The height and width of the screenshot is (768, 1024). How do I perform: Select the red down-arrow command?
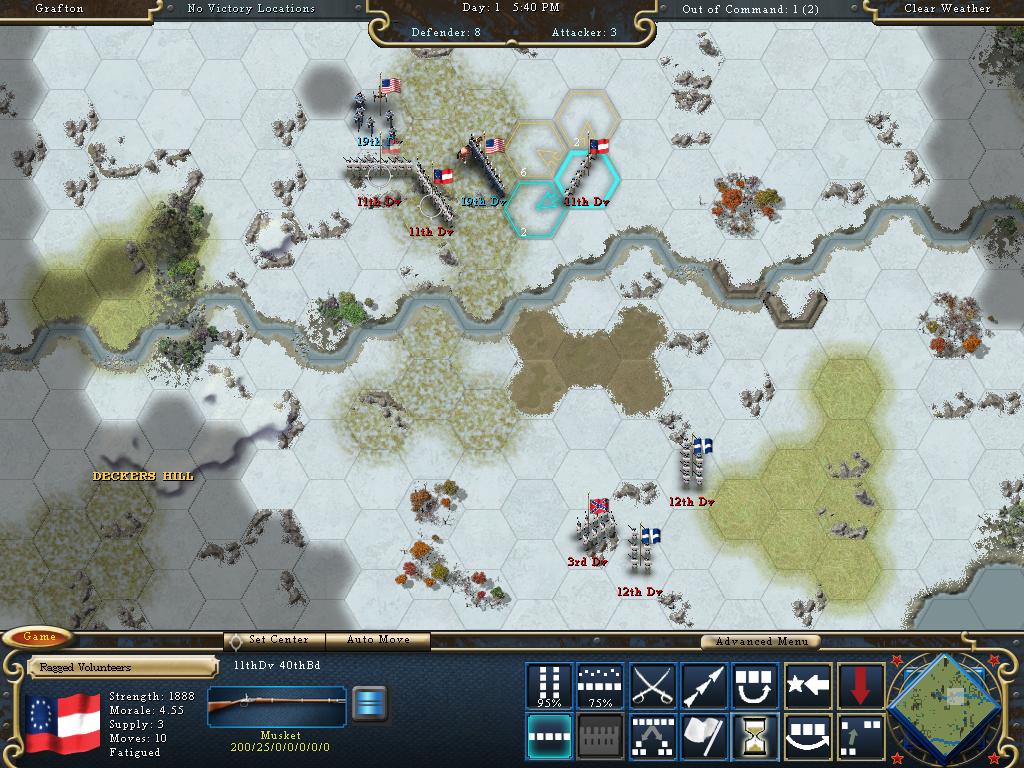coord(861,685)
